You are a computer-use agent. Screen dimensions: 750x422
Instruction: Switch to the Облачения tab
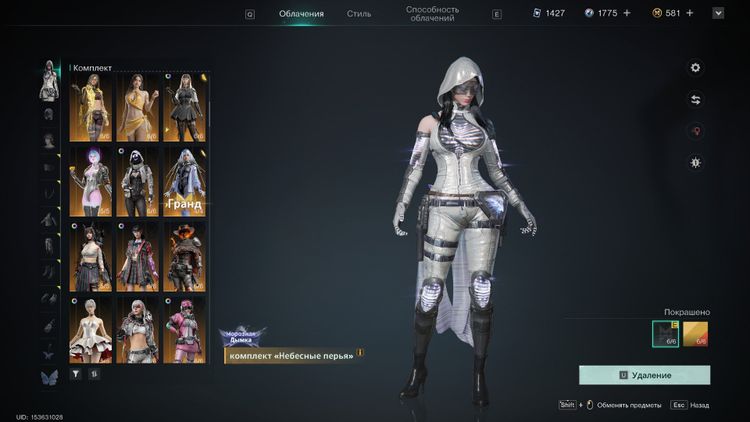click(x=301, y=14)
